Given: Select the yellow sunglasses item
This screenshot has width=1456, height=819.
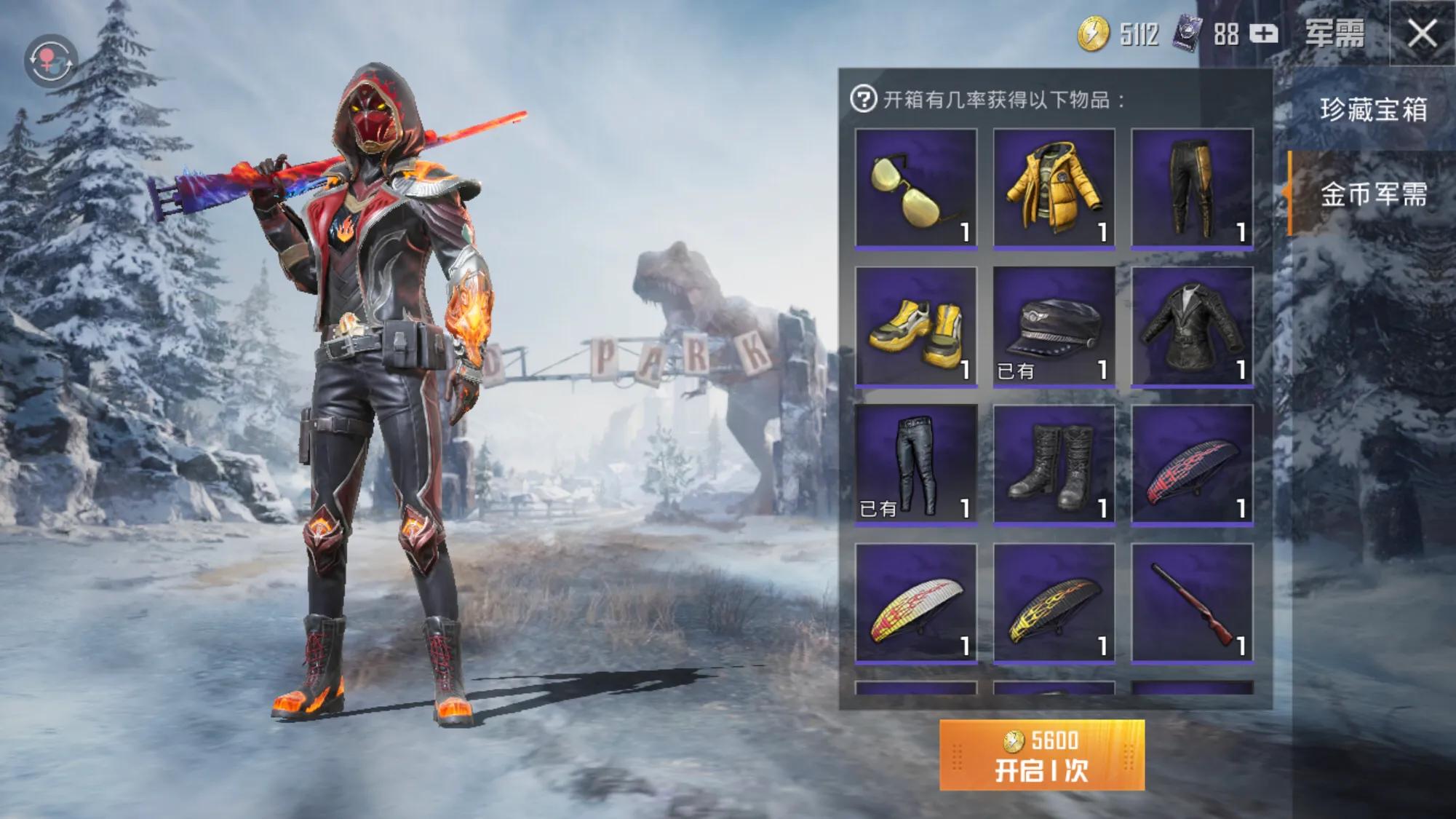Looking at the screenshot, I should [915, 189].
